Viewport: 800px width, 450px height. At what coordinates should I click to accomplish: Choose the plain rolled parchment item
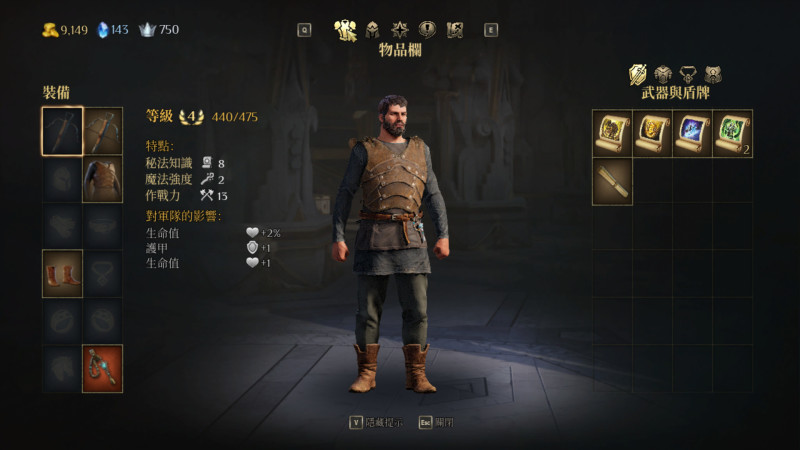(612, 181)
